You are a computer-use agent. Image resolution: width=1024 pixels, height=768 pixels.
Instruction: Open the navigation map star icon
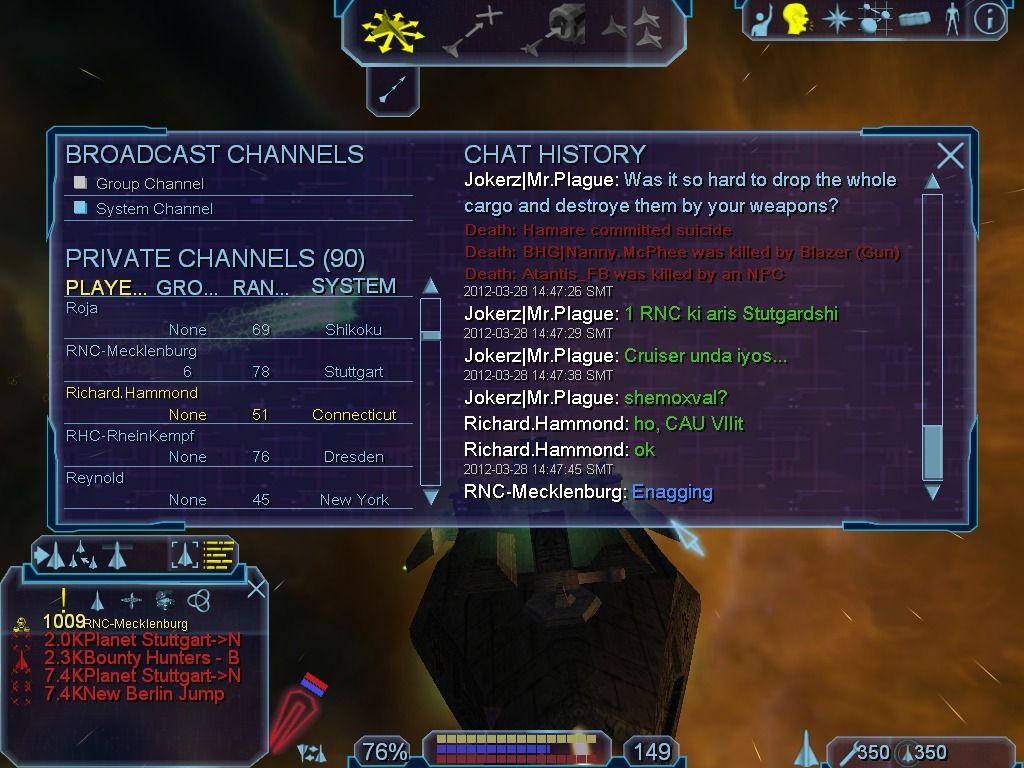pyautogui.click(x=836, y=18)
